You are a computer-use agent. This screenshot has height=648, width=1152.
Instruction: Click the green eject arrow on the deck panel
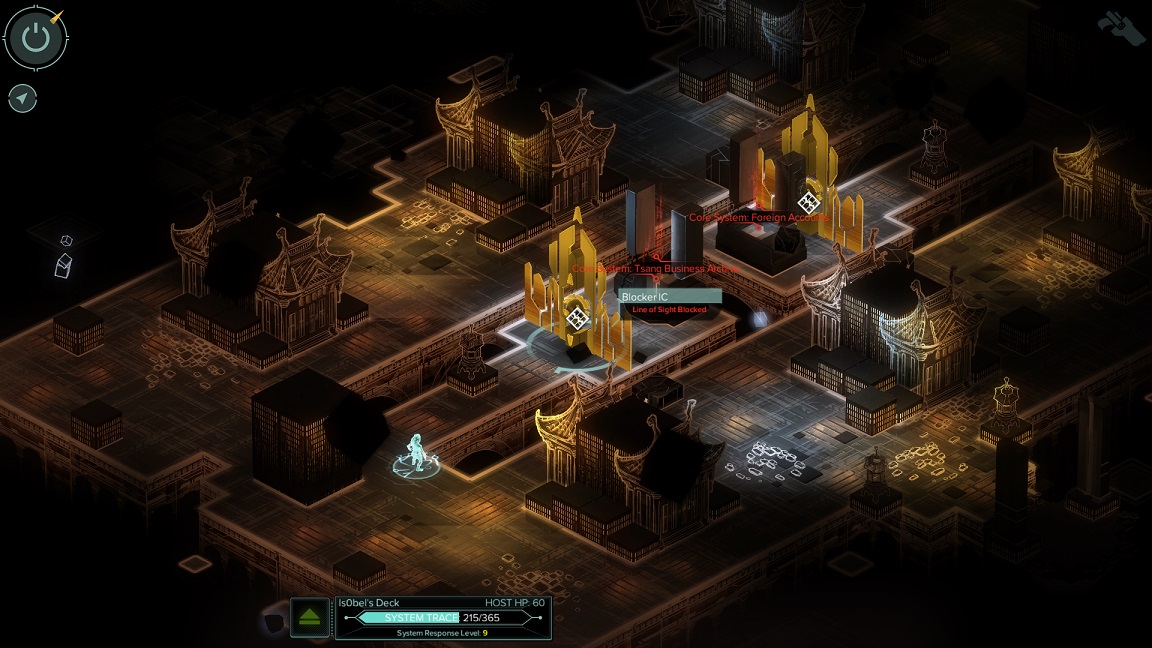click(x=310, y=617)
